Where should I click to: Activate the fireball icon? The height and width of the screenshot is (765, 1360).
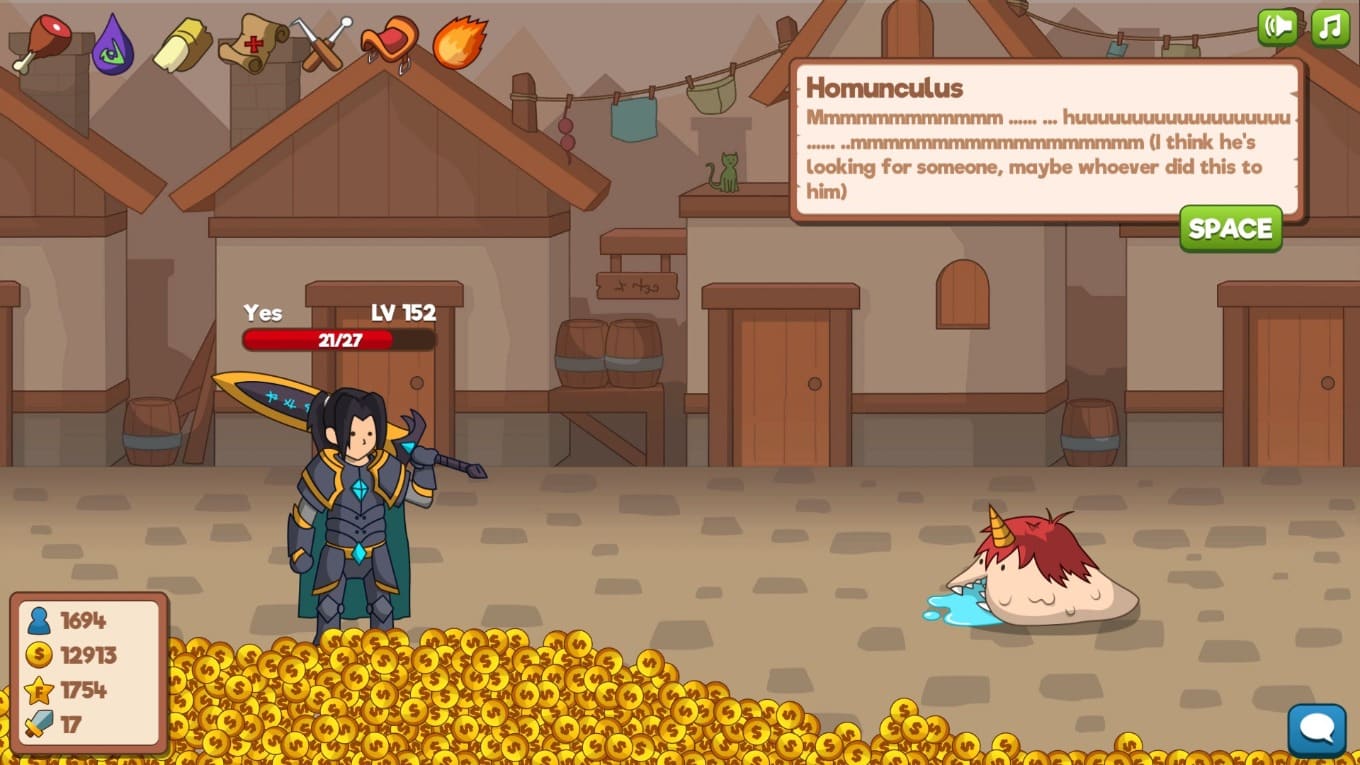460,44
